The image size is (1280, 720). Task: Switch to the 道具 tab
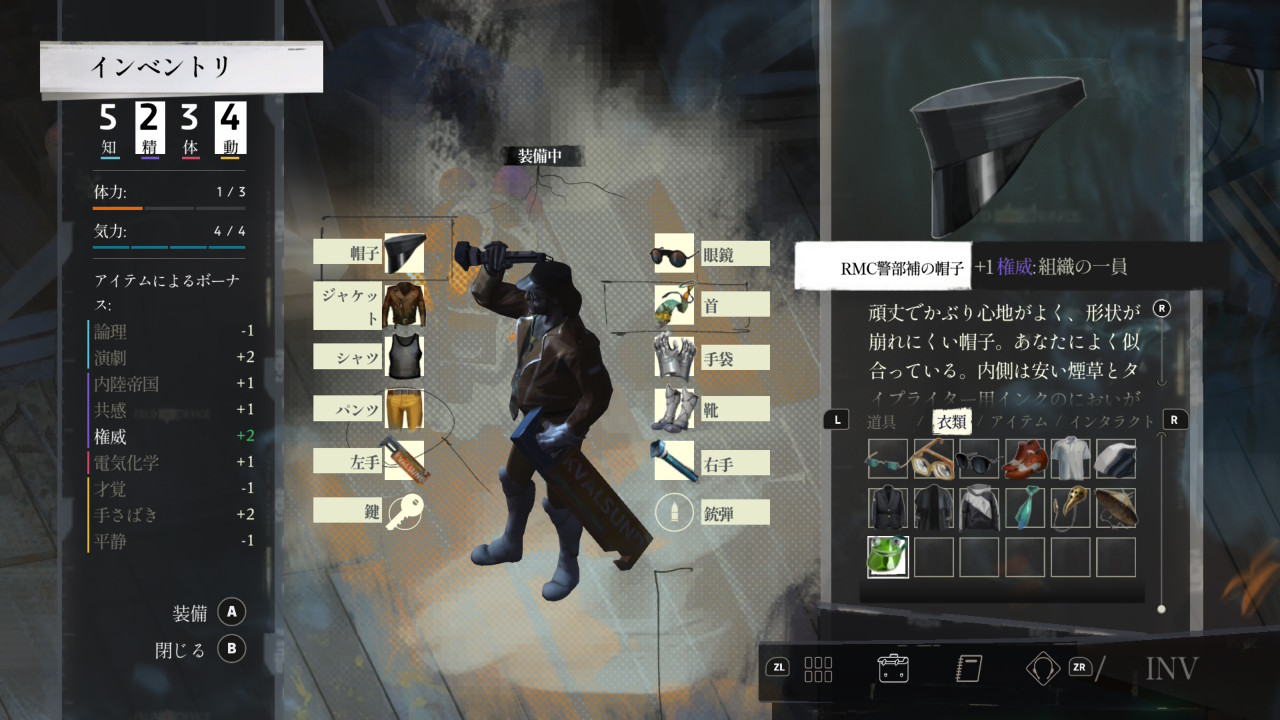point(881,422)
